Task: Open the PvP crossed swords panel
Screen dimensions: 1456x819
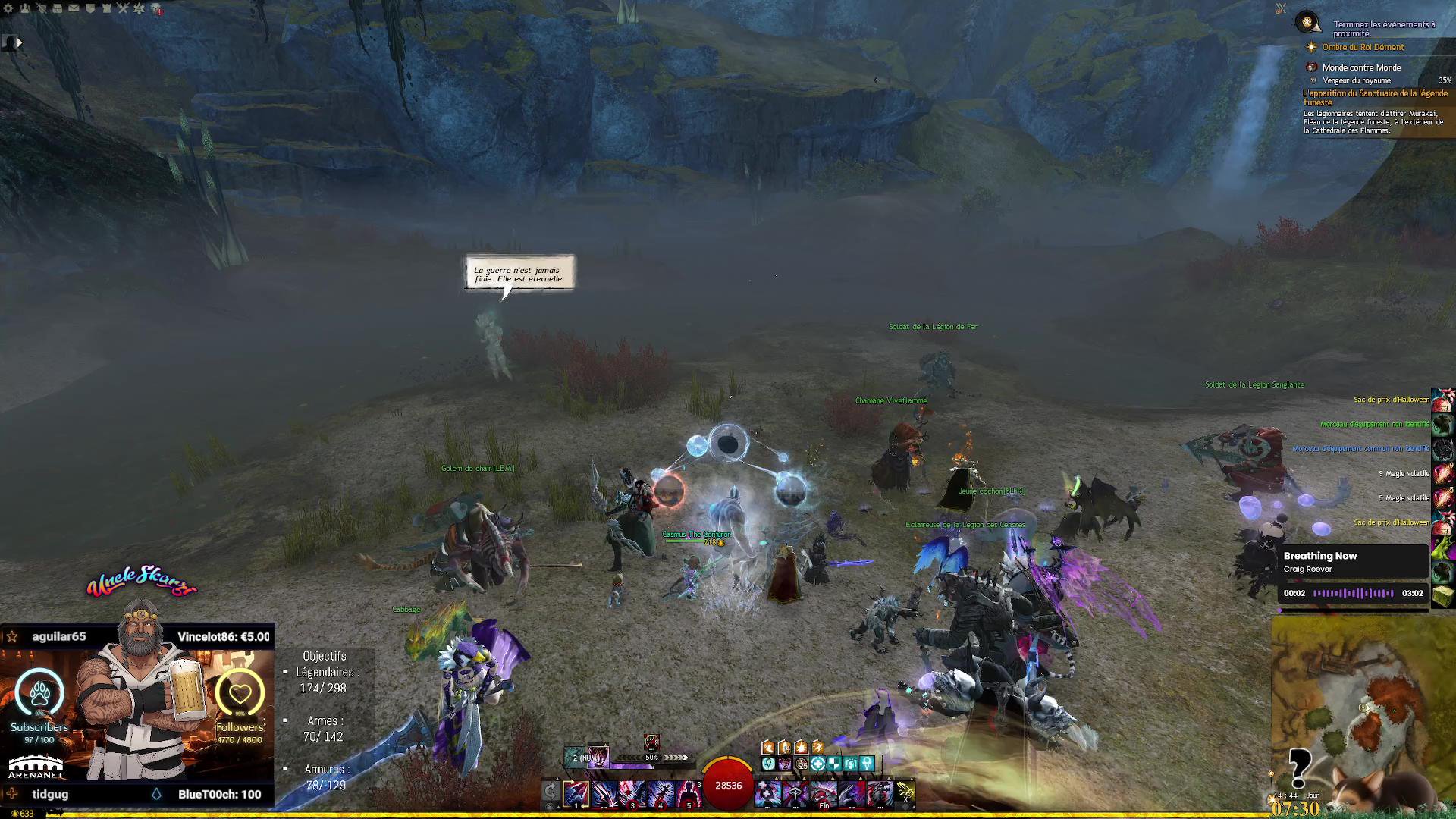Action: point(123,8)
